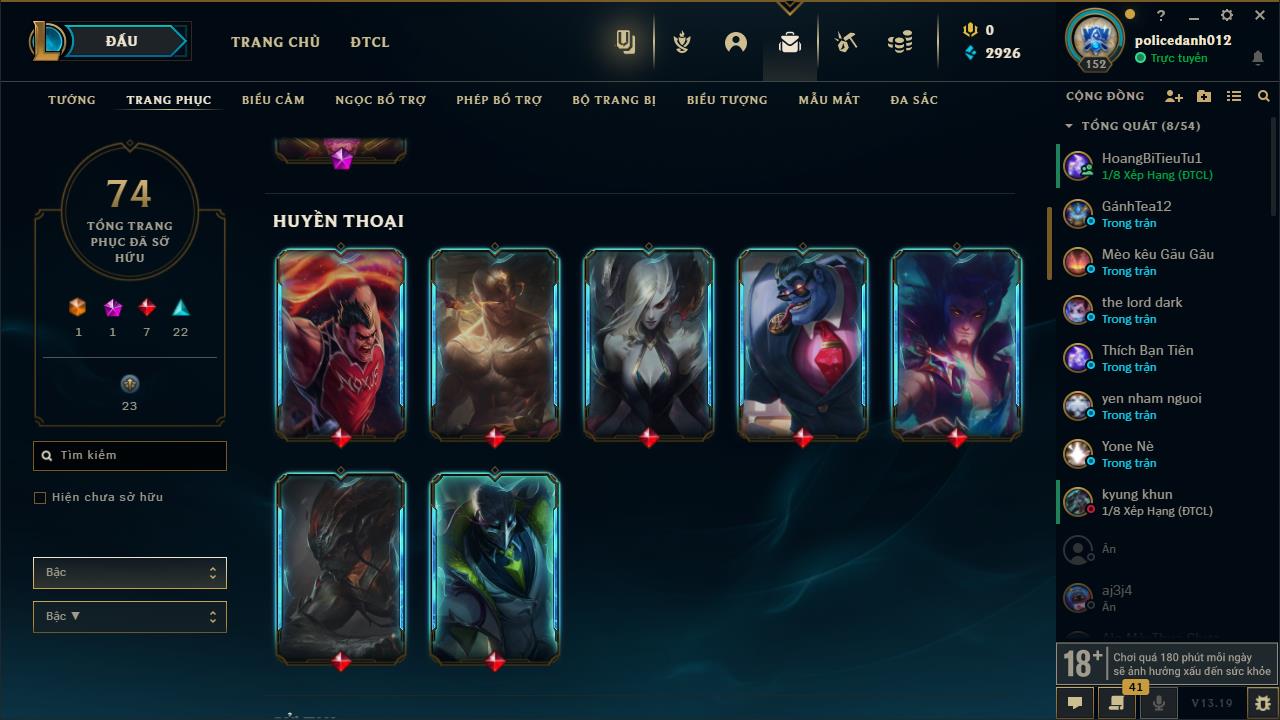This screenshot has width=1280, height=720.
Task: Select the Hextech crafting pickaxe icon
Action: [x=845, y=42]
